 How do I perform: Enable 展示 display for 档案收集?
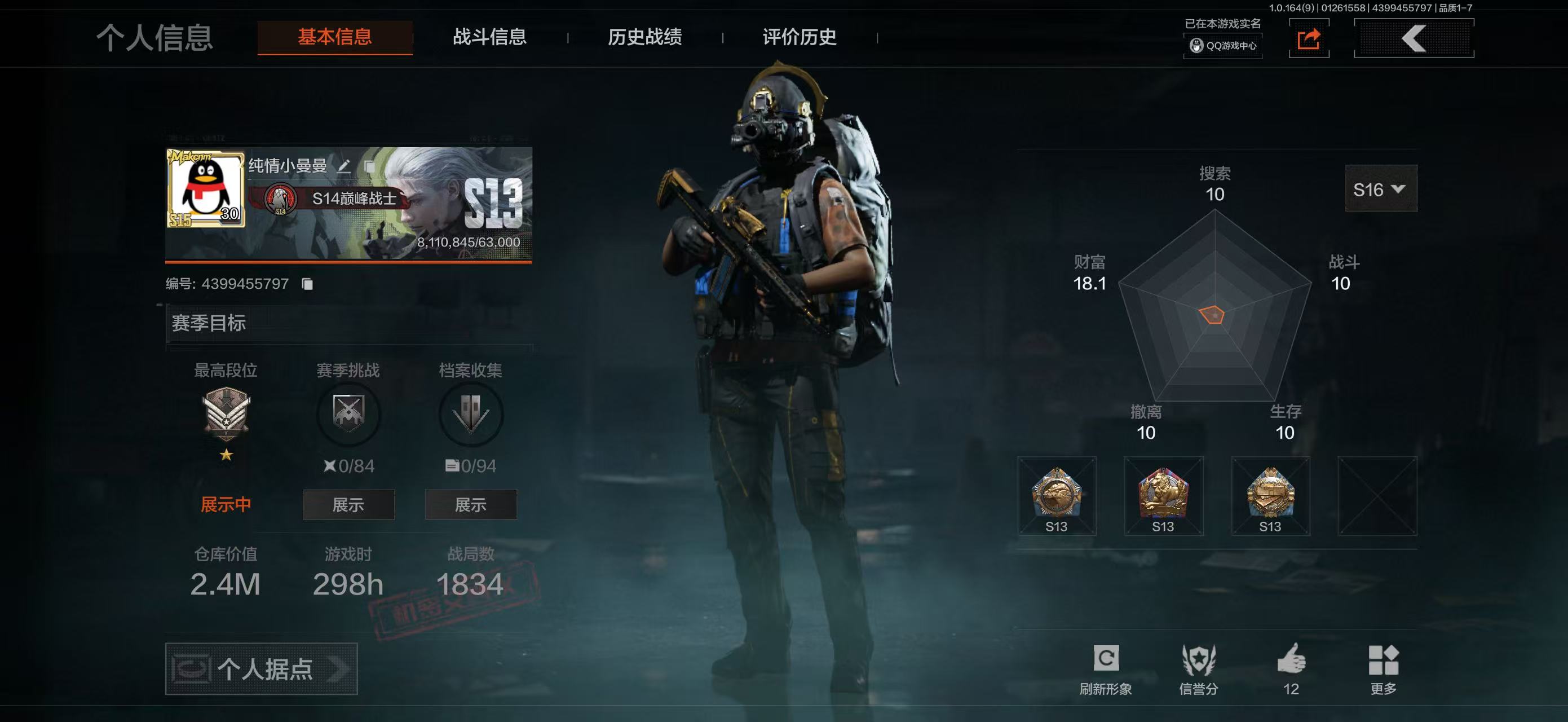pyautogui.click(x=472, y=505)
